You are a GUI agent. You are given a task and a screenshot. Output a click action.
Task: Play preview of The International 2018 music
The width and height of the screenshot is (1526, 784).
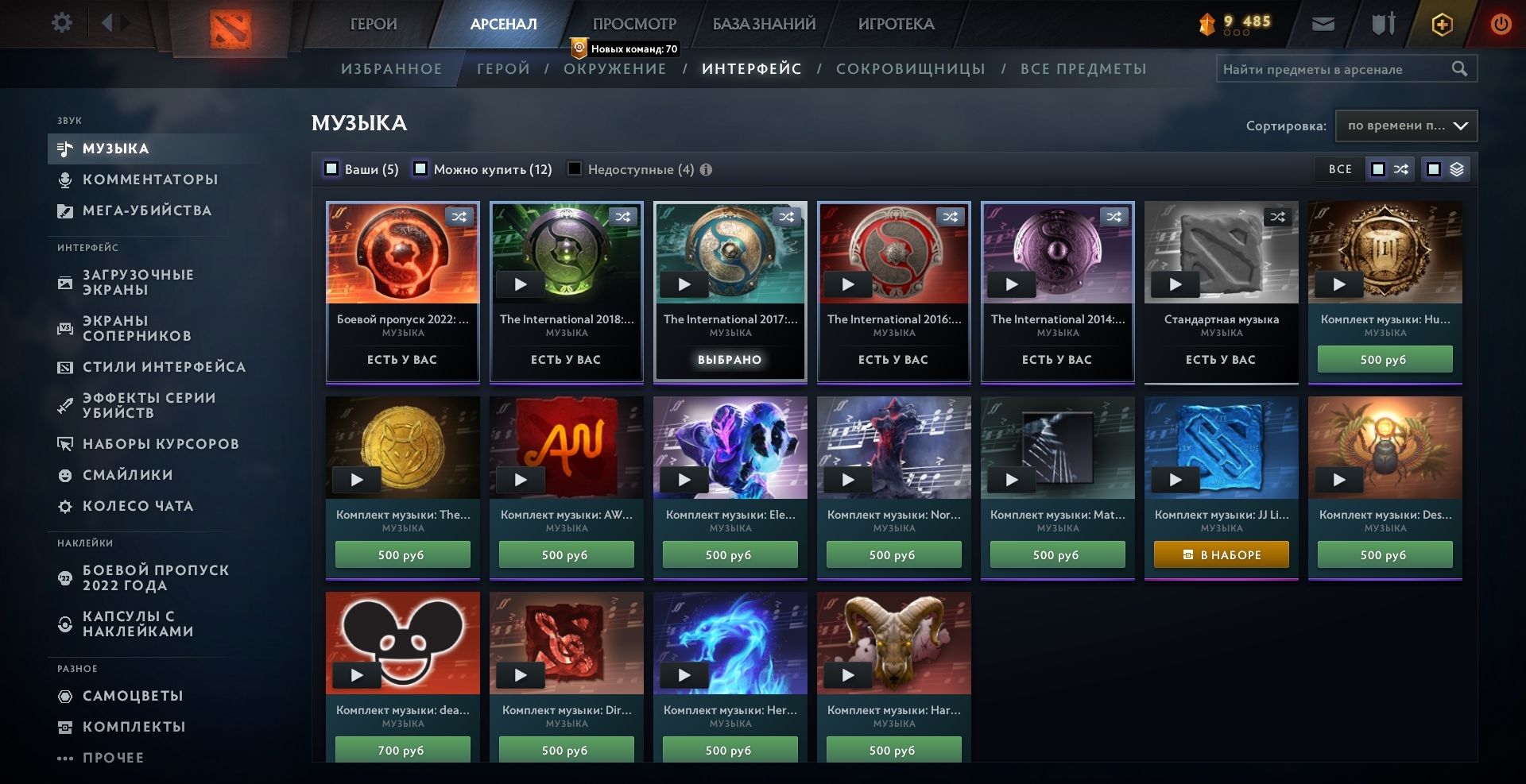click(520, 284)
